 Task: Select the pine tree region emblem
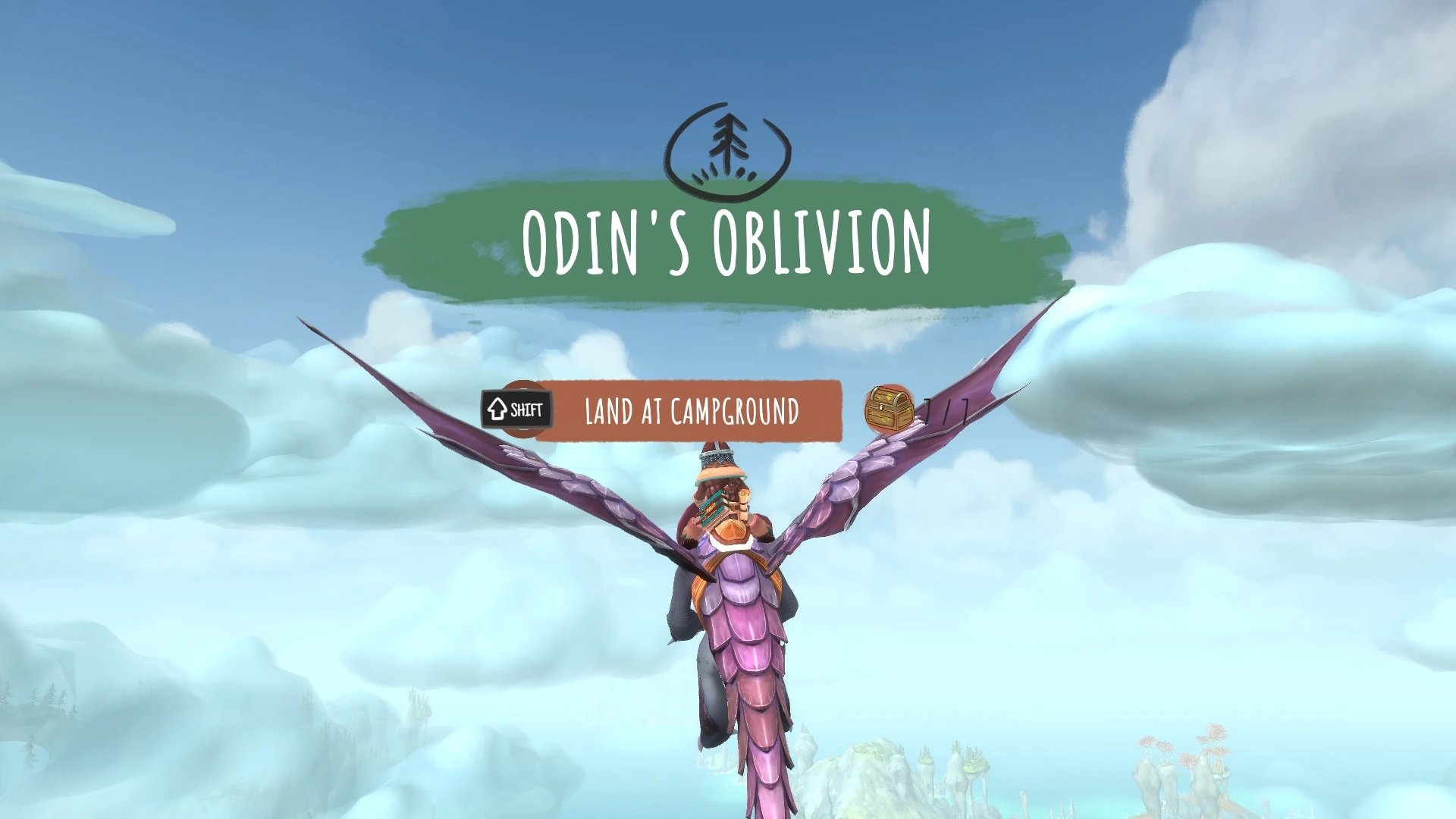(x=726, y=146)
